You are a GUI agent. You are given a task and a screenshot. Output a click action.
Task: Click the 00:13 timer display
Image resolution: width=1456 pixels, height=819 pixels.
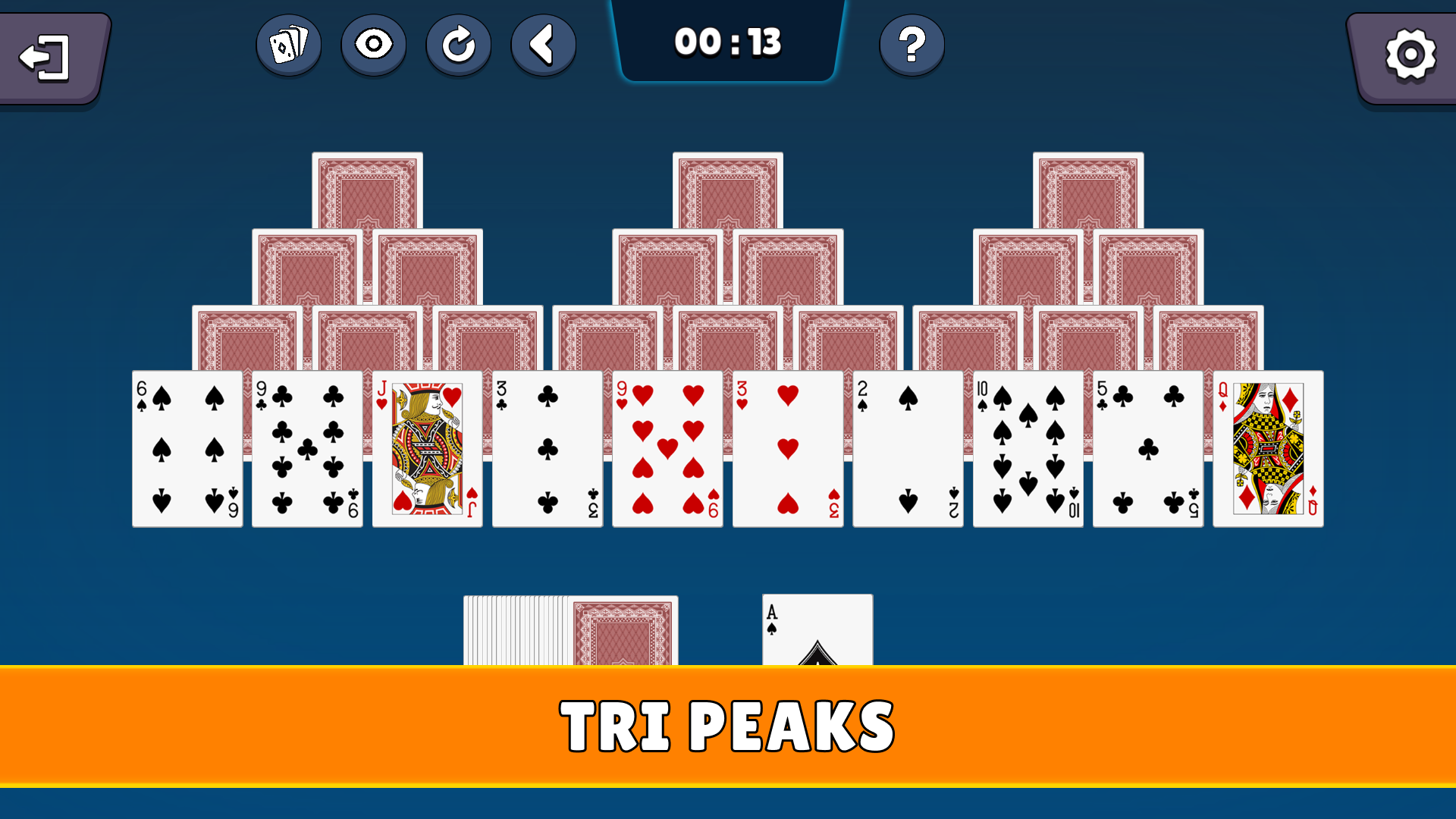728,43
